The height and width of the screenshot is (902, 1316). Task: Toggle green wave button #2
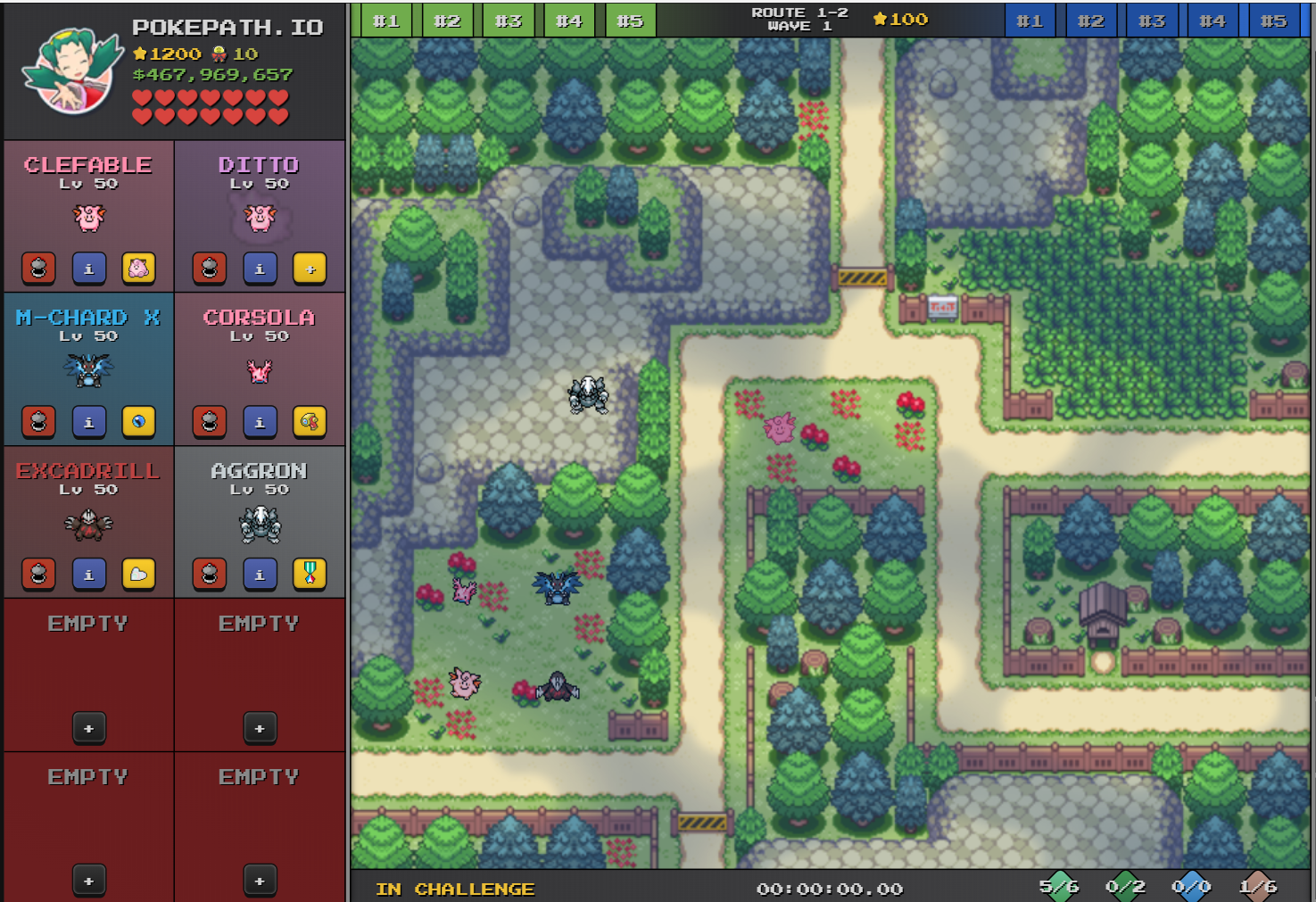click(448, 20)
